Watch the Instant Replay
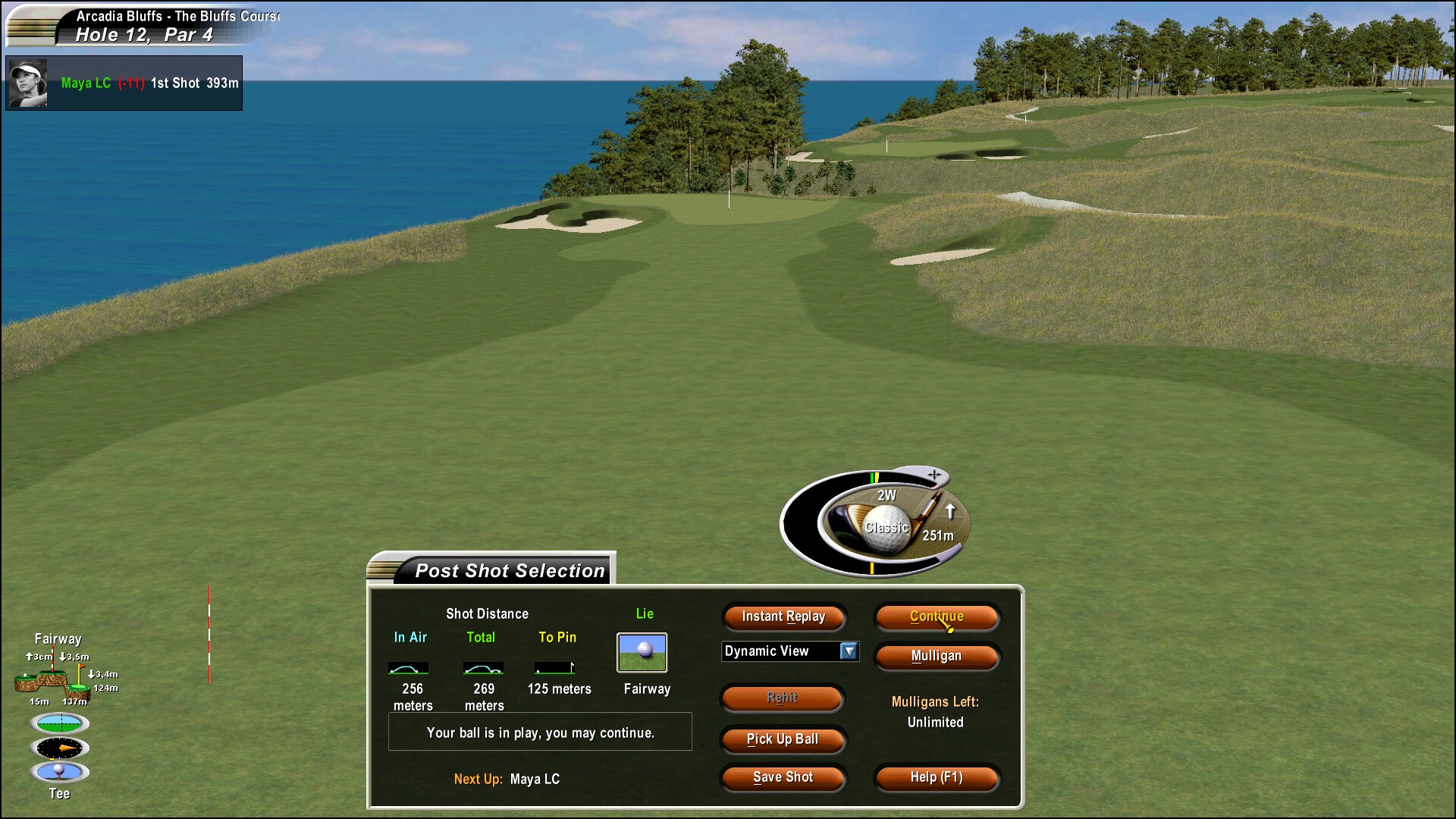The image size is (1456, 819). pyautogui.click(x=783, y=617)
